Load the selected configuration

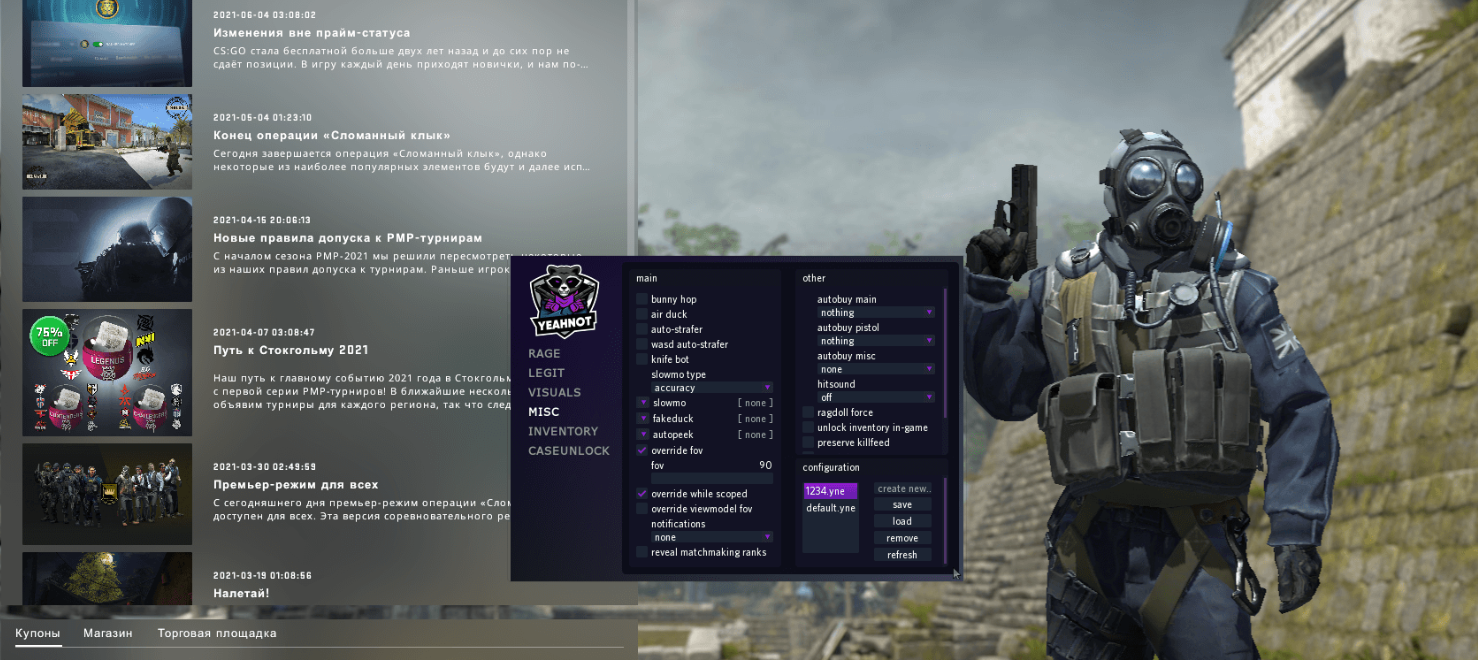[x=902, y=521]
